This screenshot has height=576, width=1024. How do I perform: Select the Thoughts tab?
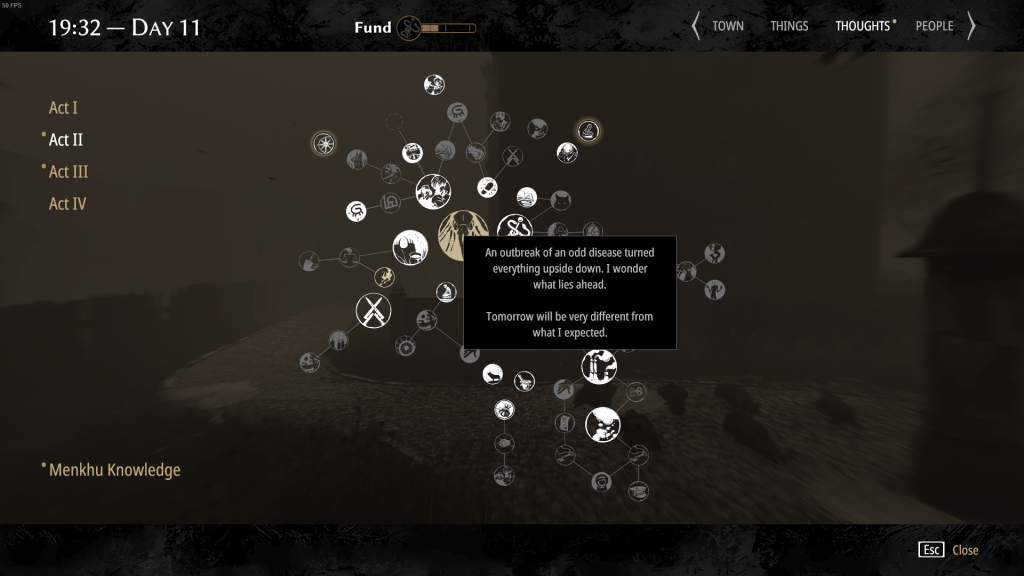[865, 26]
